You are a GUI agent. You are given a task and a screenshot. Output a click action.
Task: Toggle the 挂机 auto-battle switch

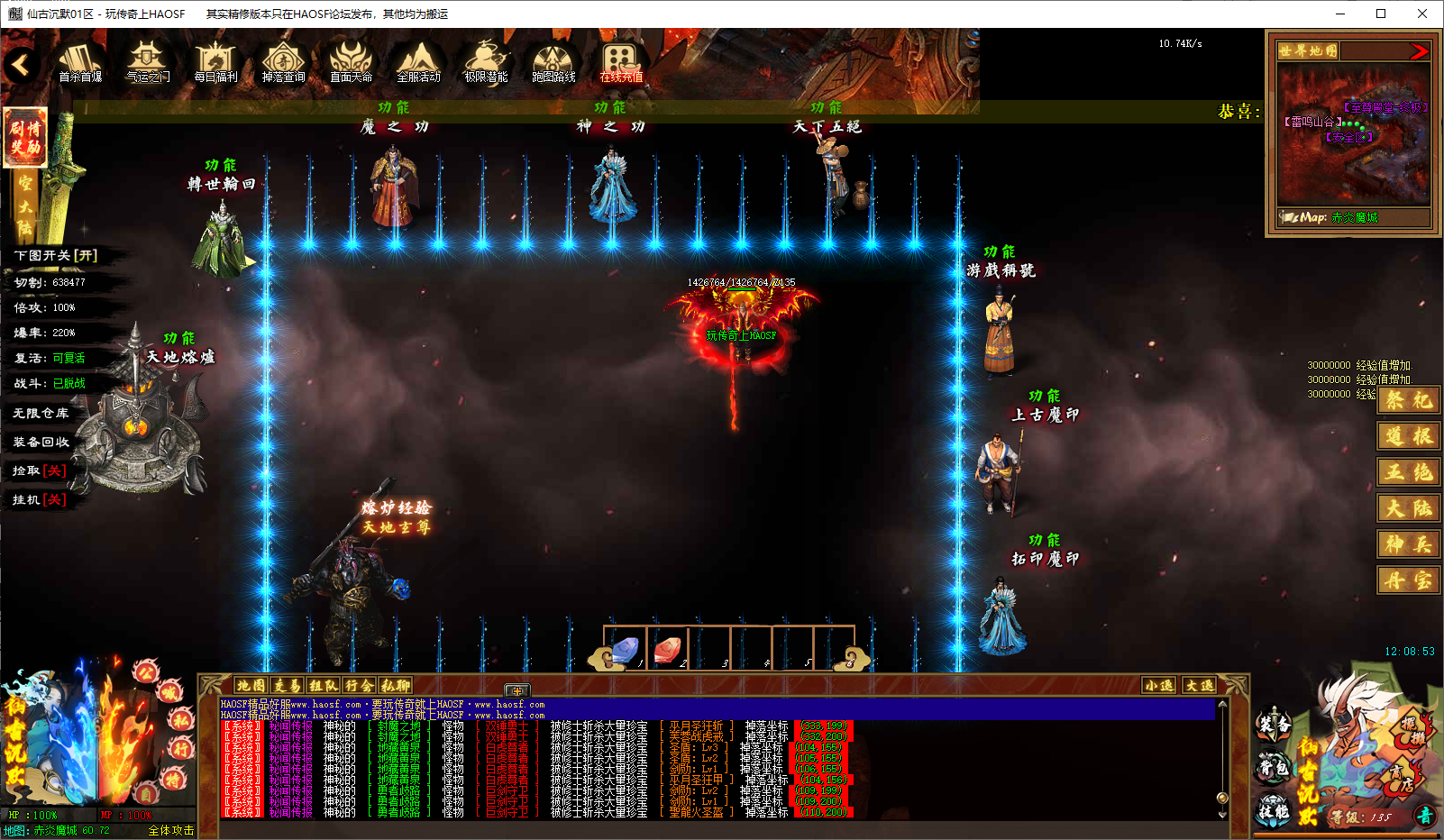click(x=40, y=499)
